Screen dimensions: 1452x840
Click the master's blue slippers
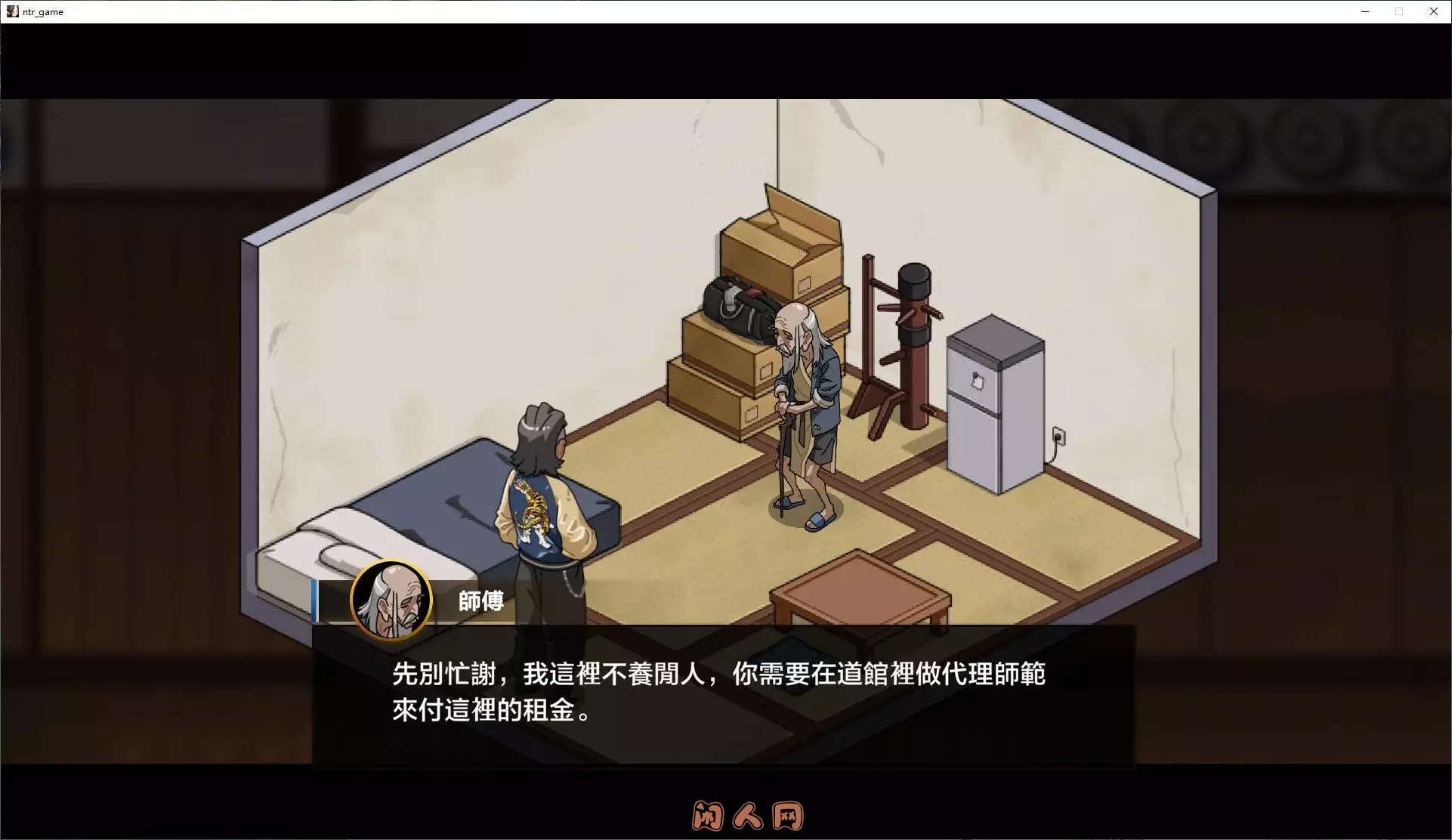805,511
